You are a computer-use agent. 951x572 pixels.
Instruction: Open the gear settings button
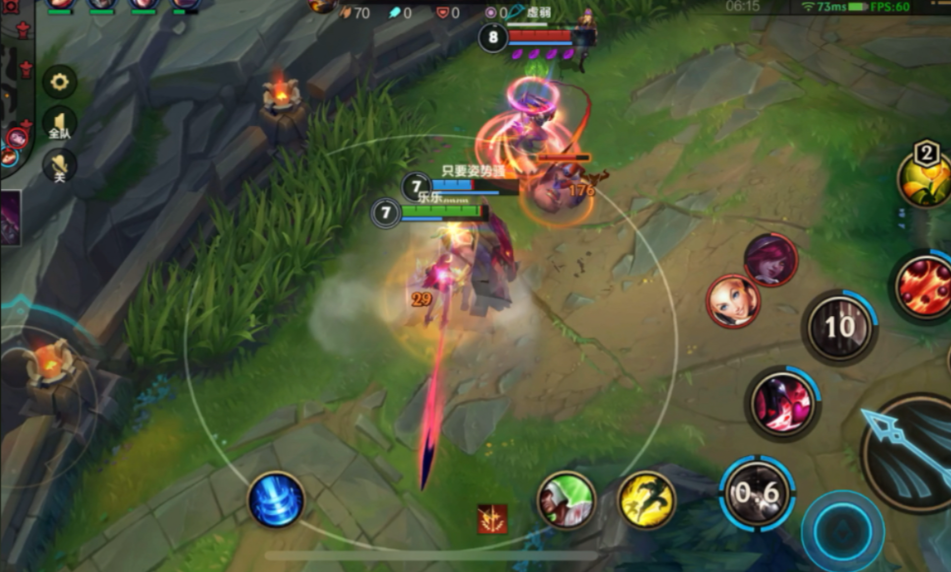click(59, 81)
